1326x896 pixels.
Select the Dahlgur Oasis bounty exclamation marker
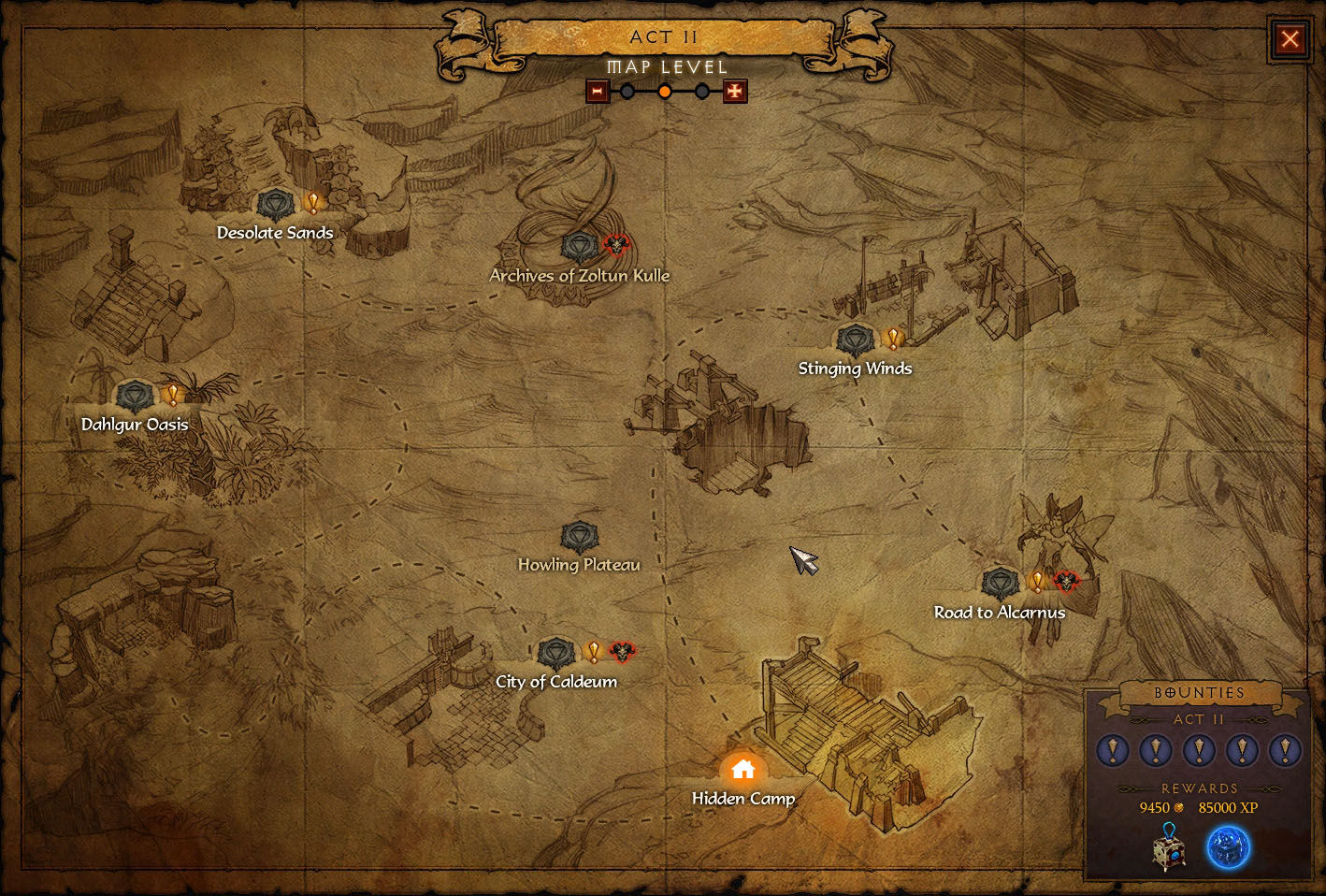coord(172,396)
